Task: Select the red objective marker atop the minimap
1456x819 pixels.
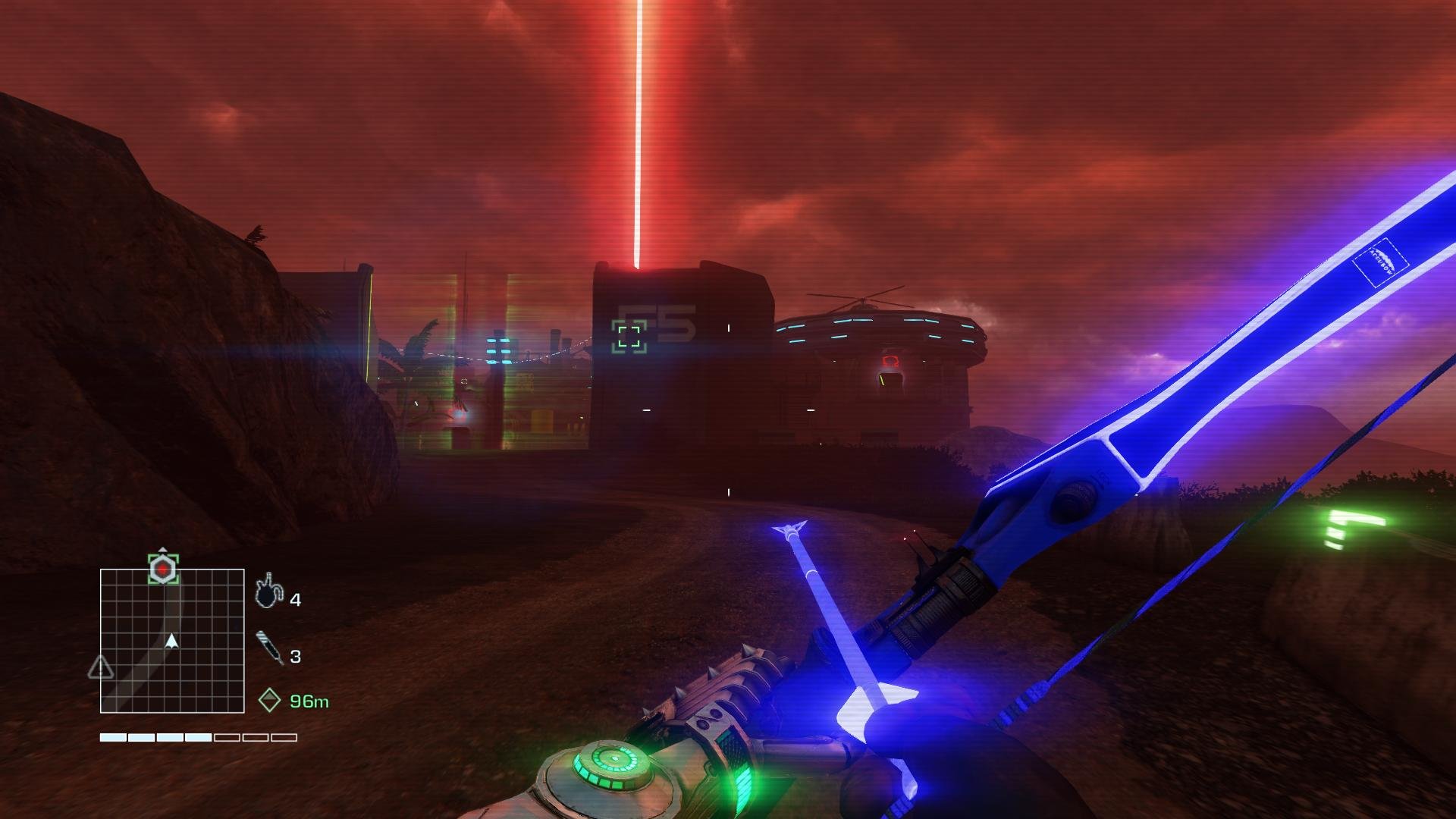Action: (x=163, y=569)
